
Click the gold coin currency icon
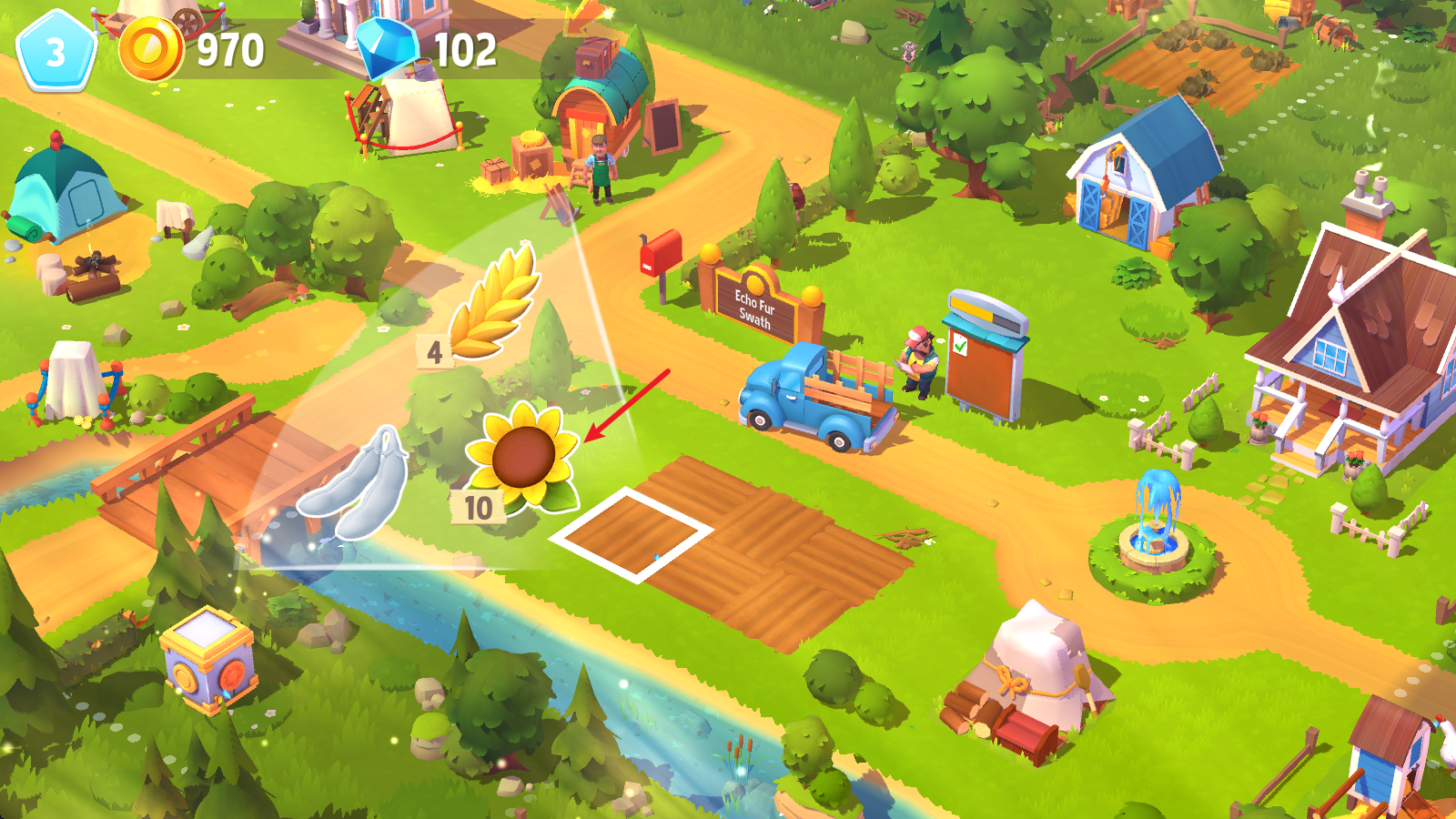coord(151,49)
